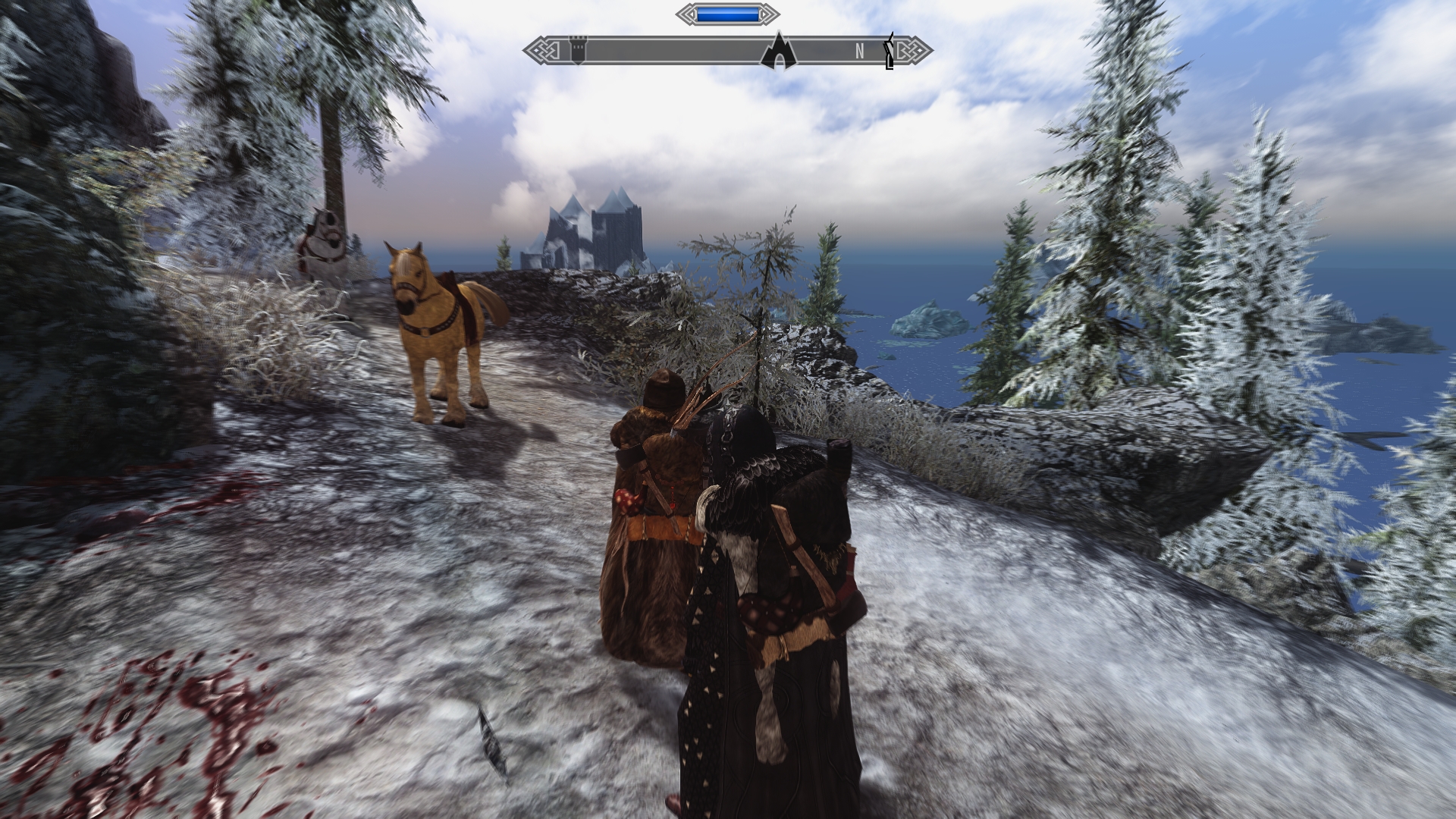Click the N north indicator on the compass

pyautogui.click(x=860, y=52)
